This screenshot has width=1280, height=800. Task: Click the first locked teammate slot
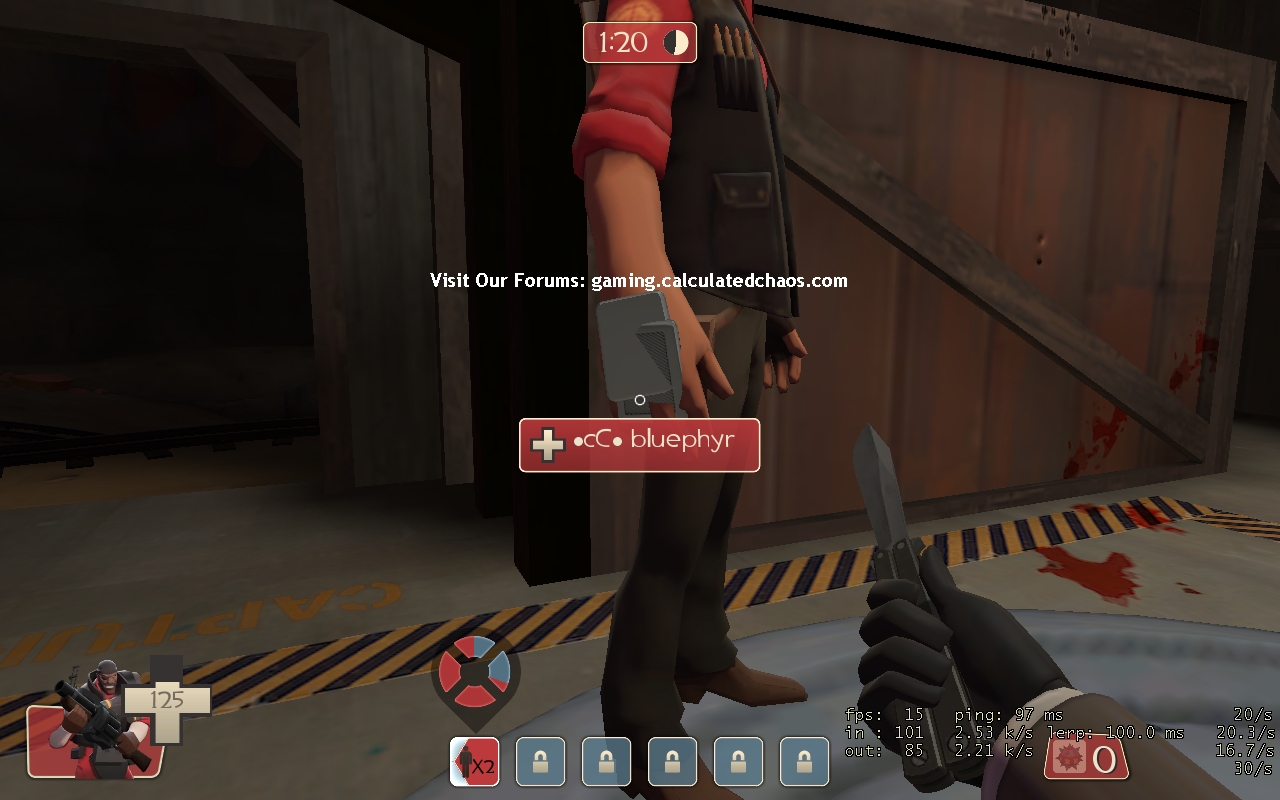coord(540,761)
